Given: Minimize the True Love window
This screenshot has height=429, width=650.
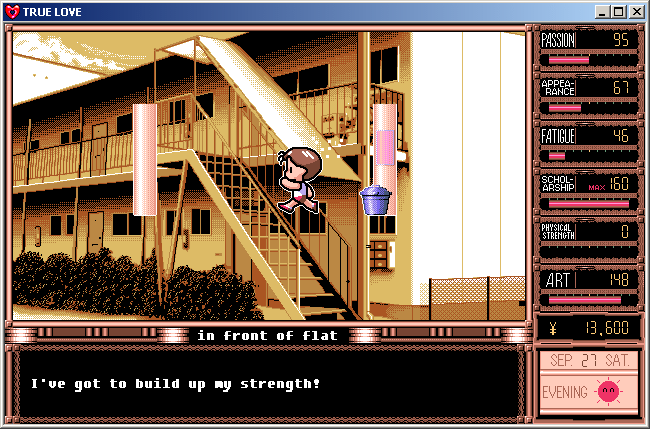Looking at the screenshot, I should pyautogui.click(x=603, y=11).
